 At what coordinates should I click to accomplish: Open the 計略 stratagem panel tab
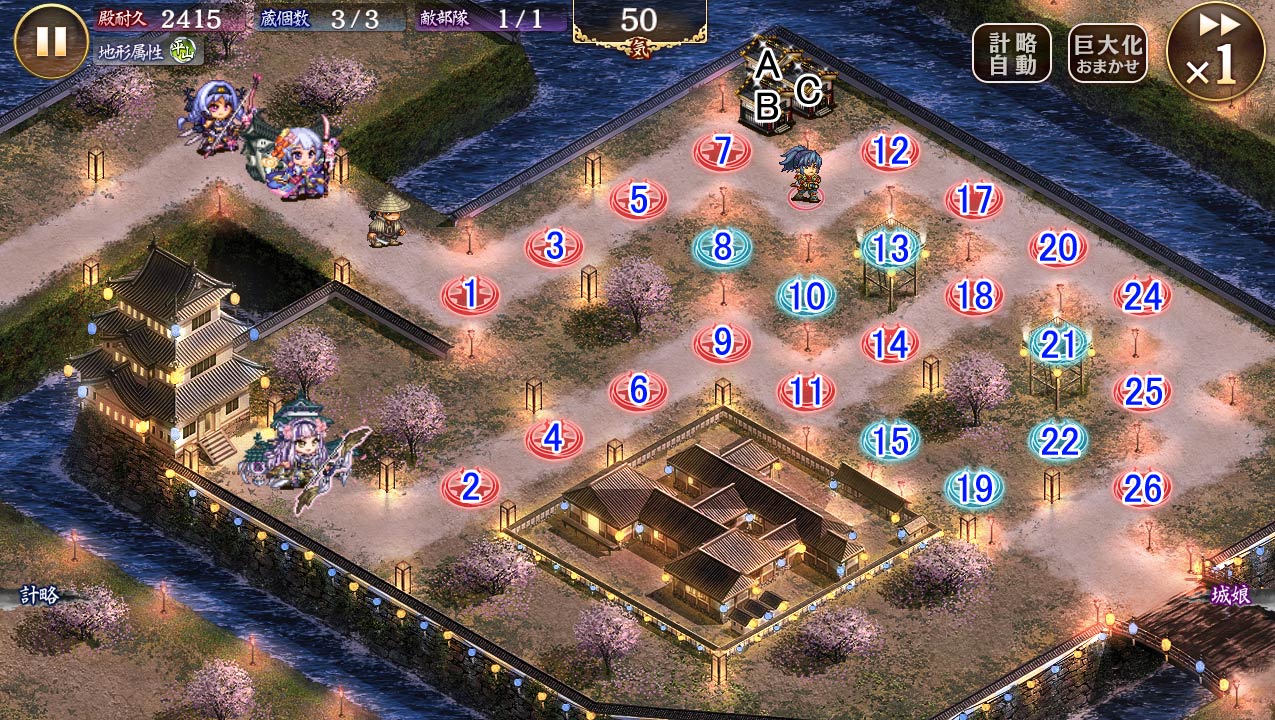click(38, 595)
